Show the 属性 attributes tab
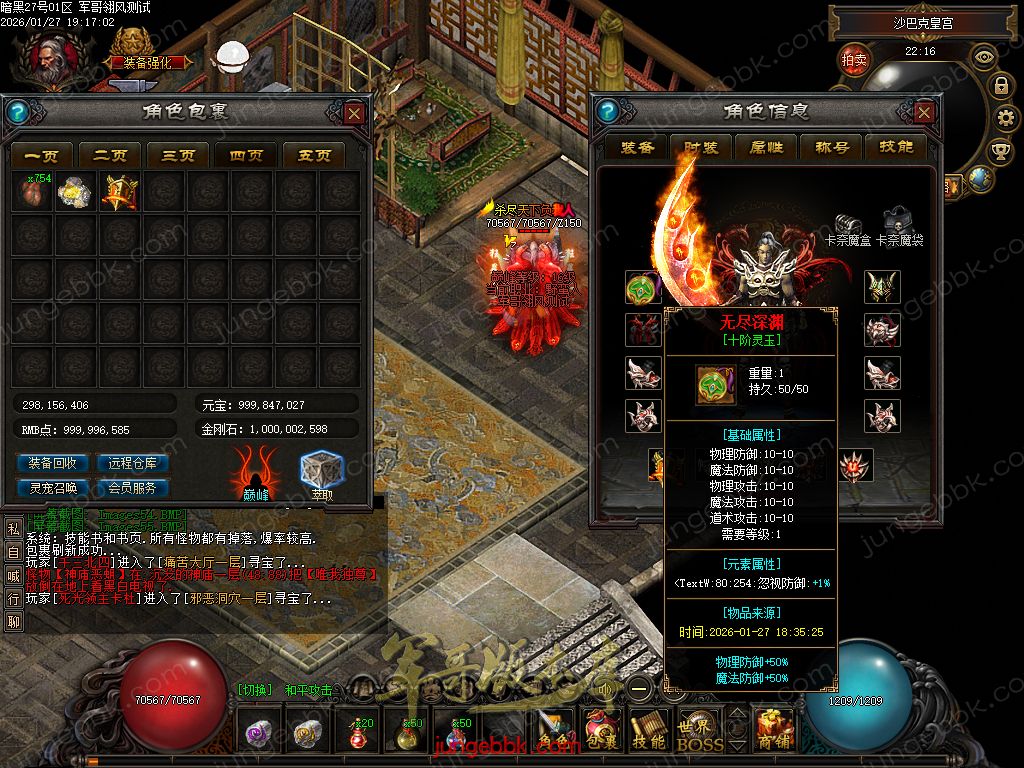This screenshot has height=768, width=1024. pos(766,147)
